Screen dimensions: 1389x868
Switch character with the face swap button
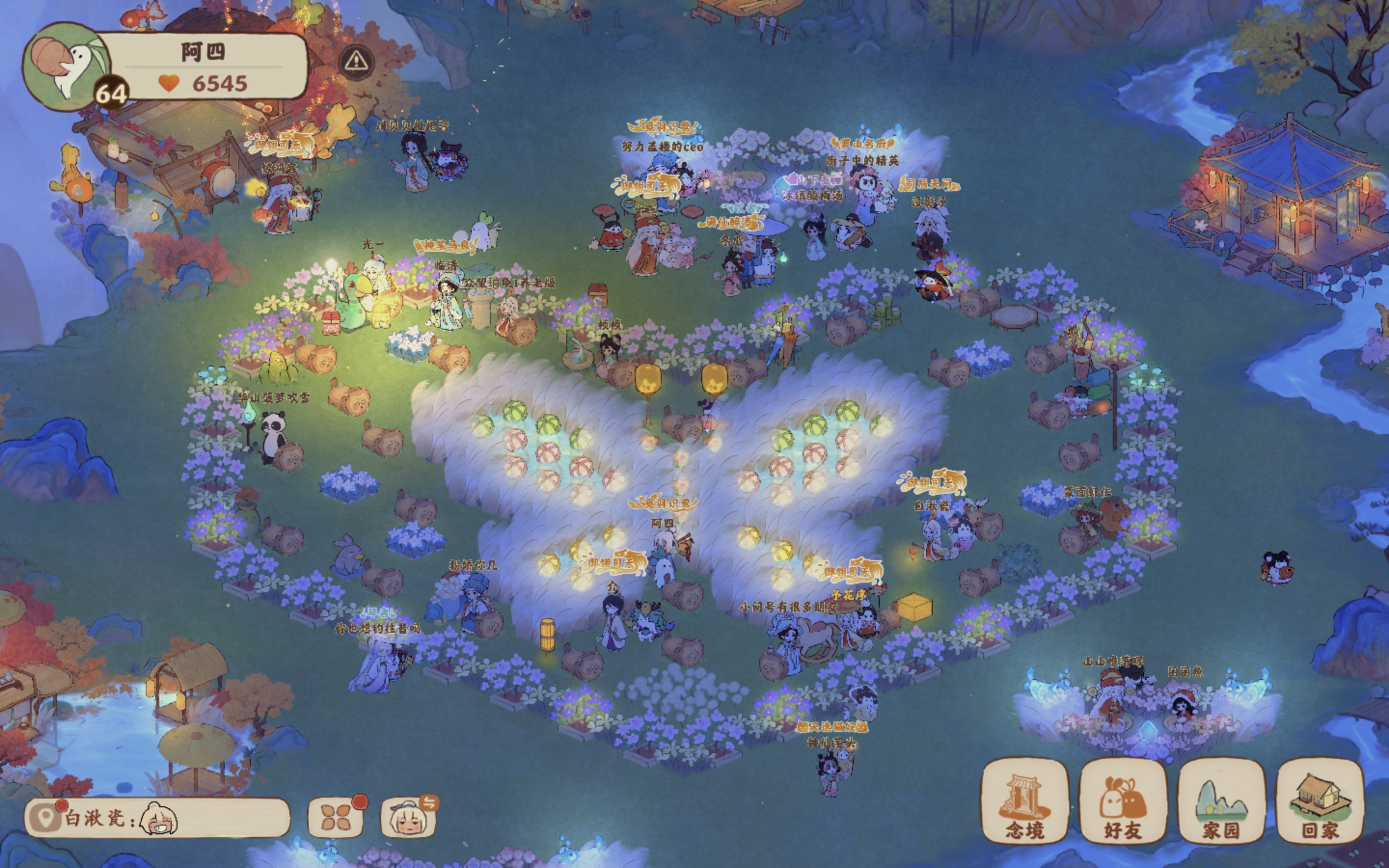coord(409,817)
